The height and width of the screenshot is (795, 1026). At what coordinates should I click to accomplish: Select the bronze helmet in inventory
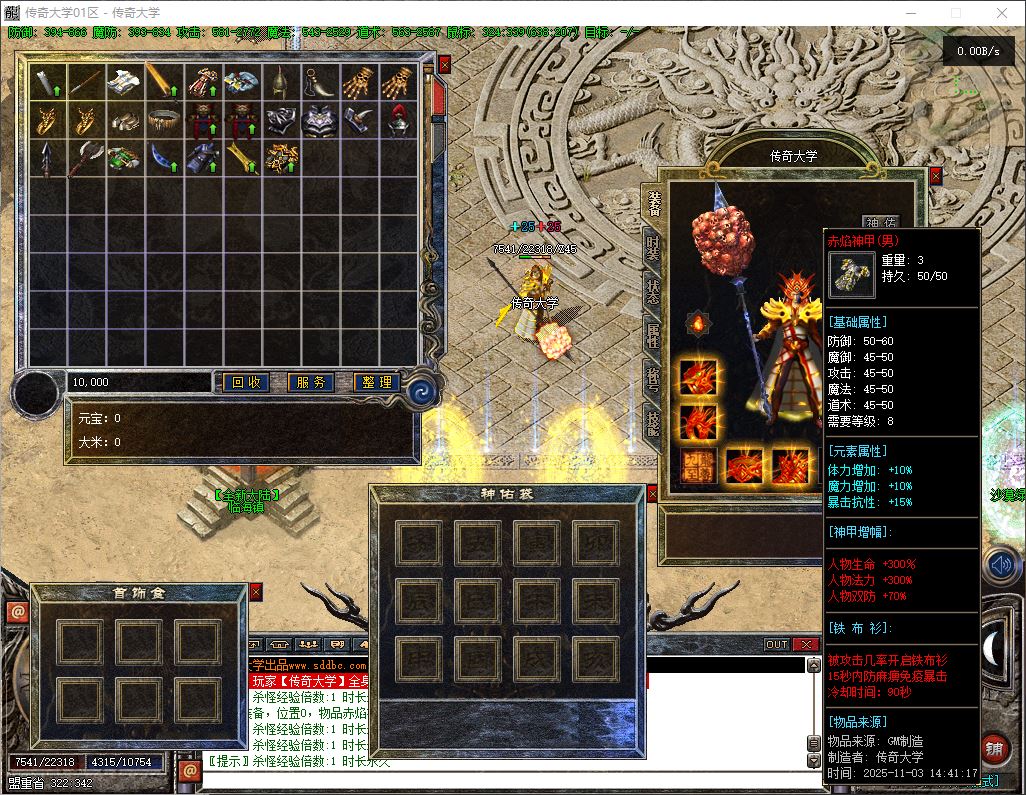pos(281,82)
